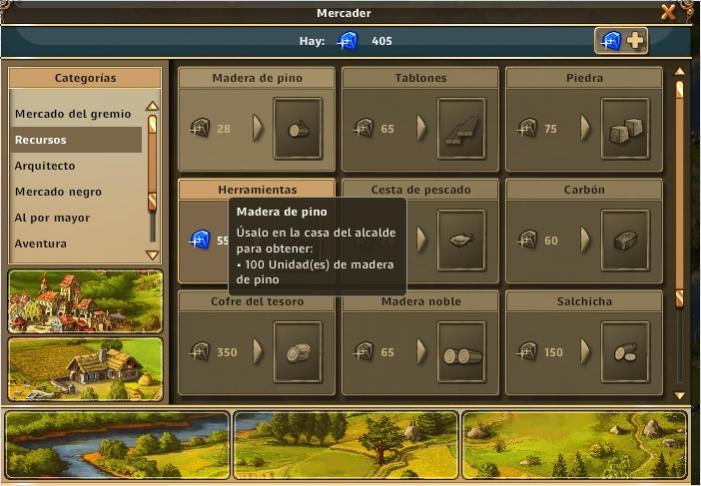This screenshot has width=701, height=486.
Task: Buy Salchicha for 150 gems
Action: tap(625, 352)
